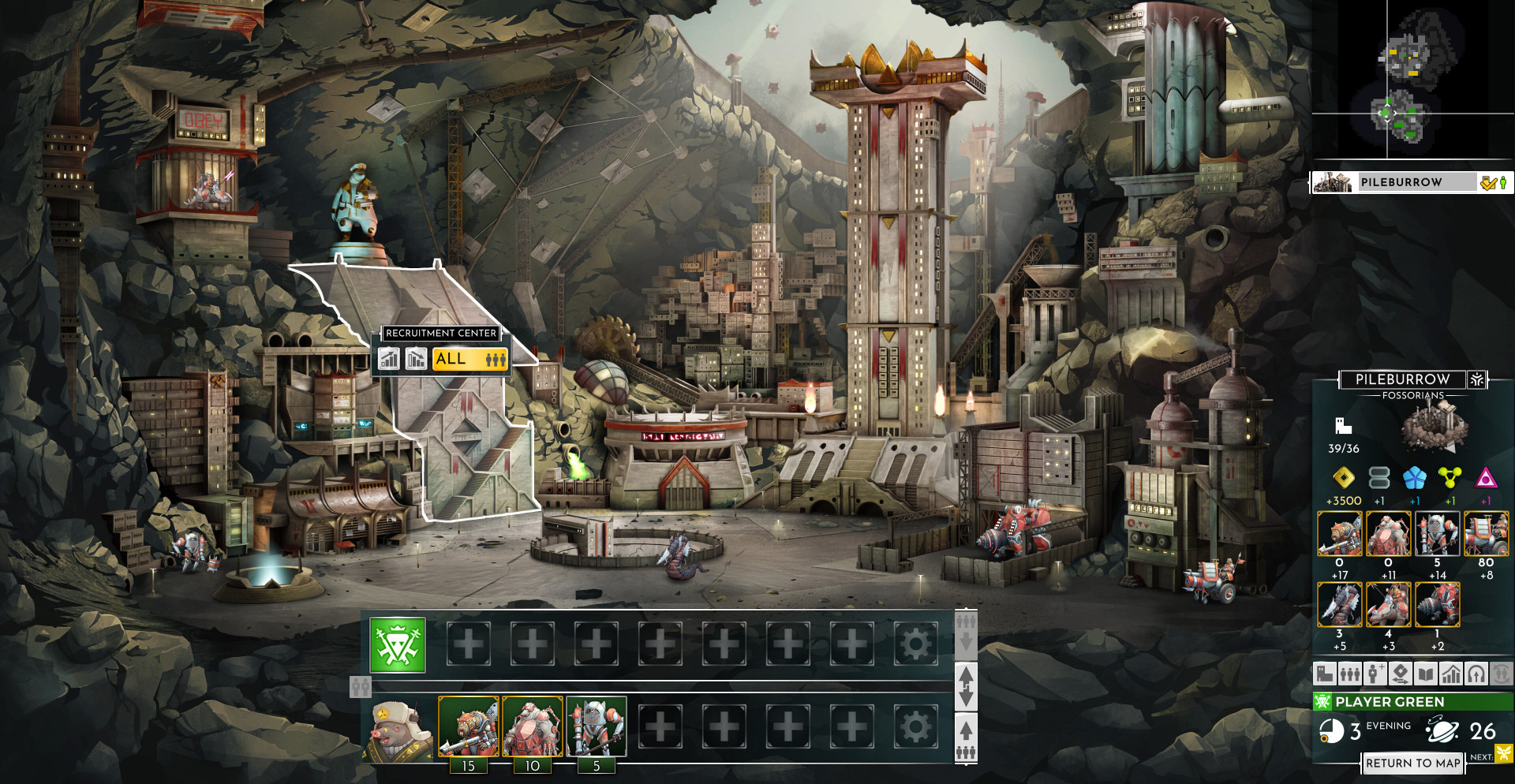Open the town buildings panel icon
Viewport: 1515px width, 784px height.
pos(1325,674)
